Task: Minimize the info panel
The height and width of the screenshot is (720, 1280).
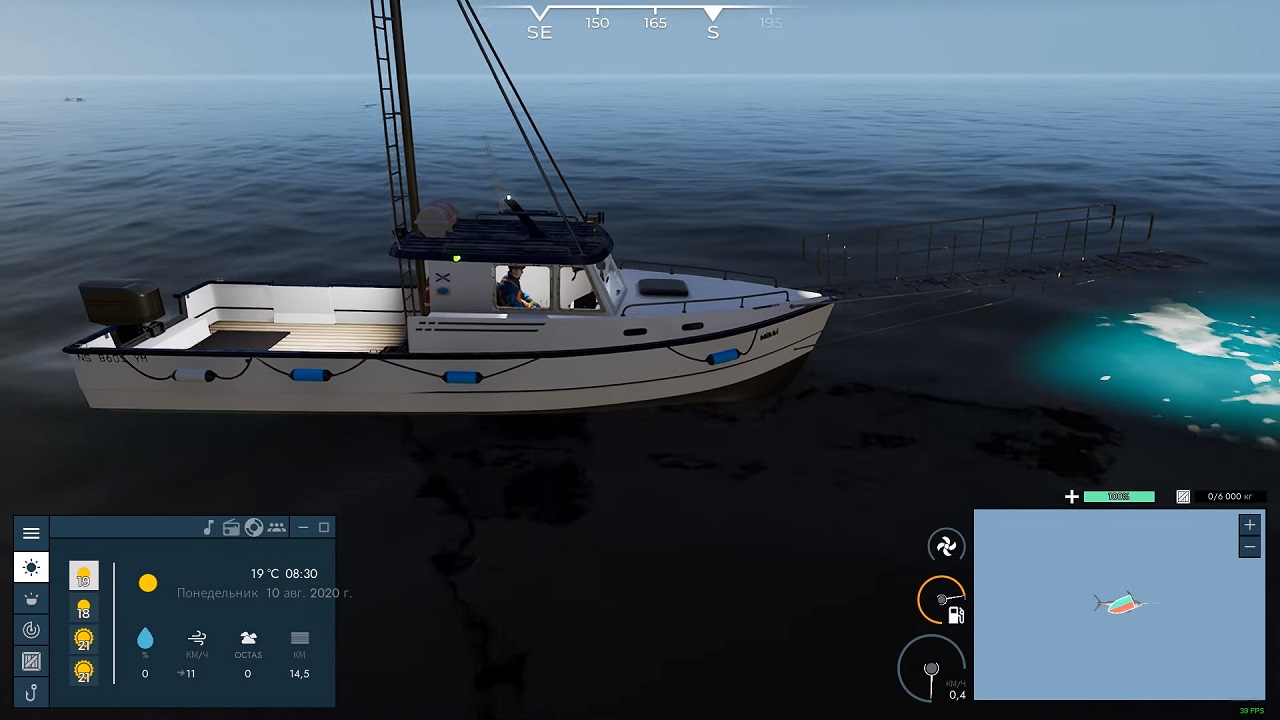Action: 303,527
